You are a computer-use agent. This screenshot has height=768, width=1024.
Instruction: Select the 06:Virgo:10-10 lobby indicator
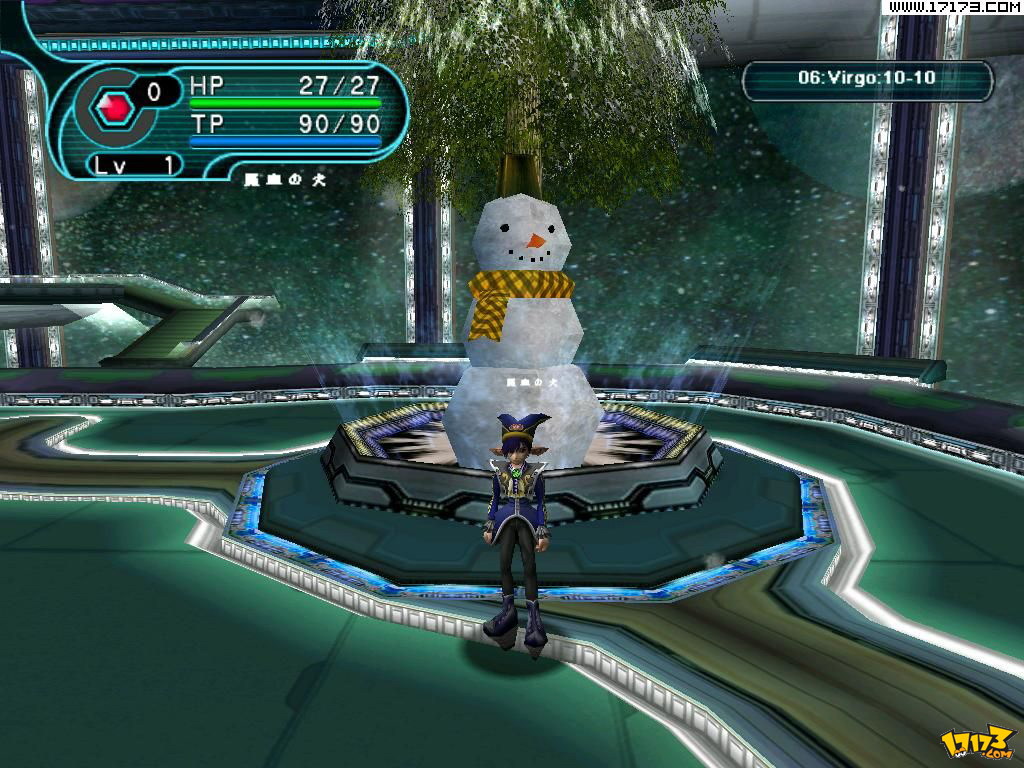coord(867,79)
